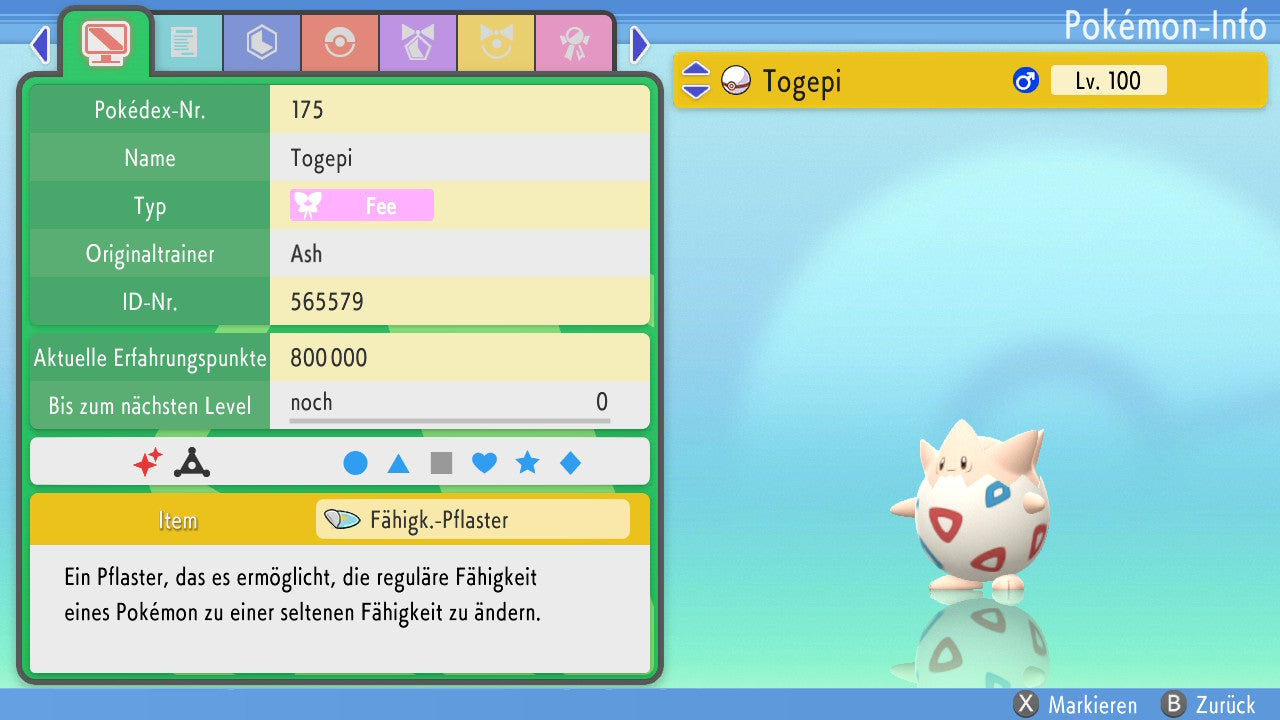Image resolution: width=1280 pixels, height=720 pixels.
Task: Toggle the blue triangle marking
Action: (398, 463)
